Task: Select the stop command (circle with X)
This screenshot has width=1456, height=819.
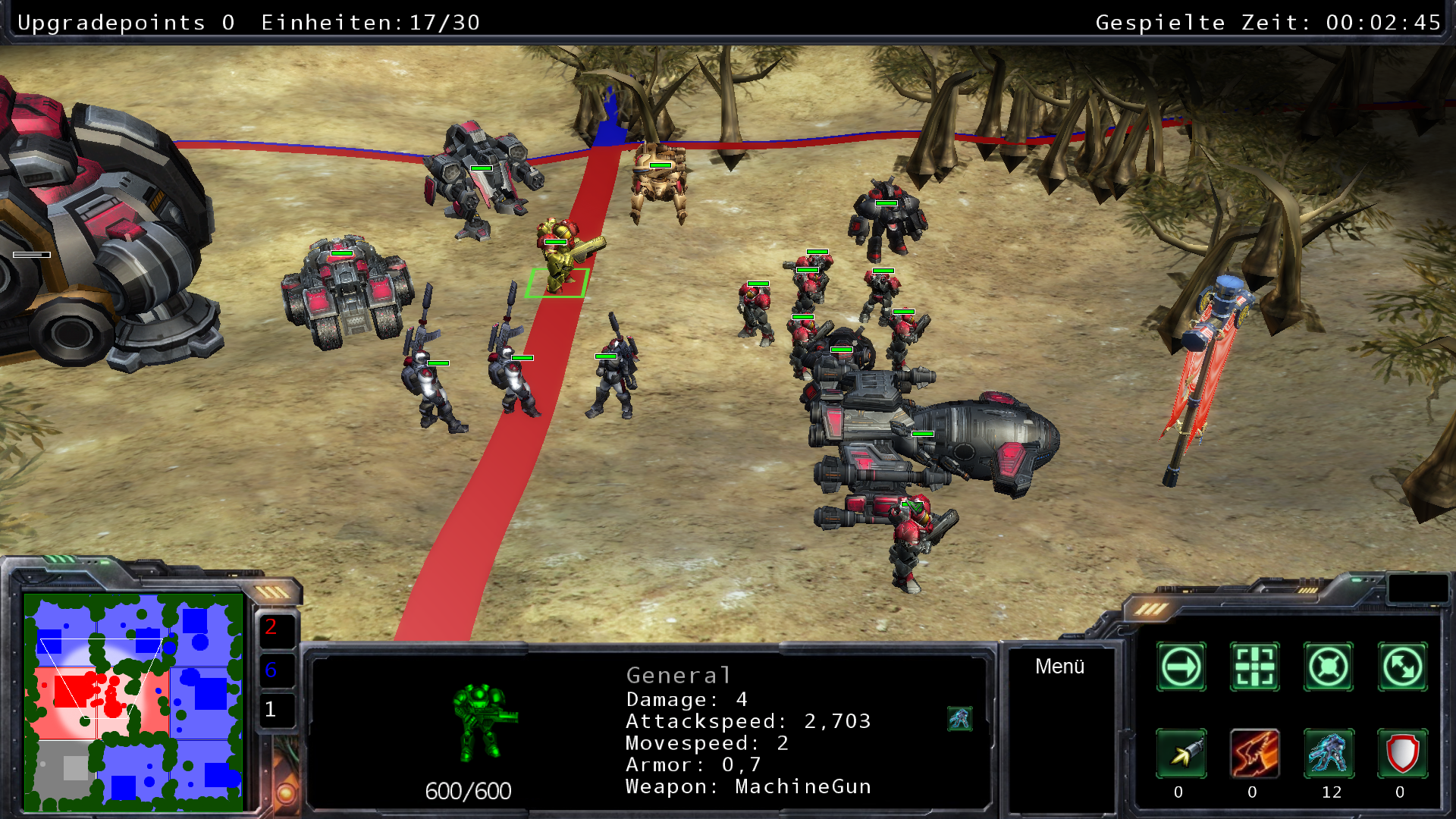Action: coord(1328,667)
